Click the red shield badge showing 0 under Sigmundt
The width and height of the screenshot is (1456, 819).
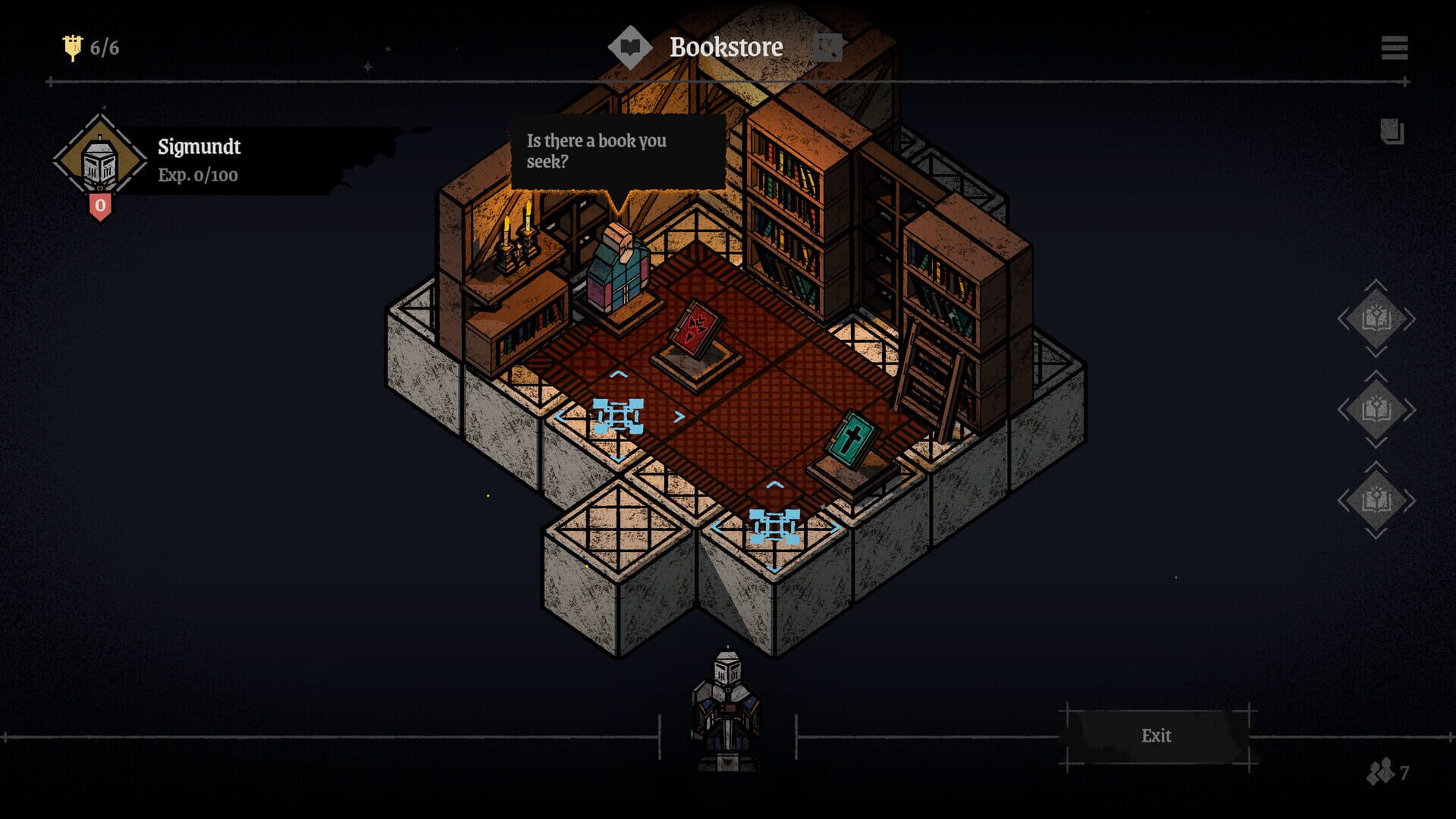99,206
